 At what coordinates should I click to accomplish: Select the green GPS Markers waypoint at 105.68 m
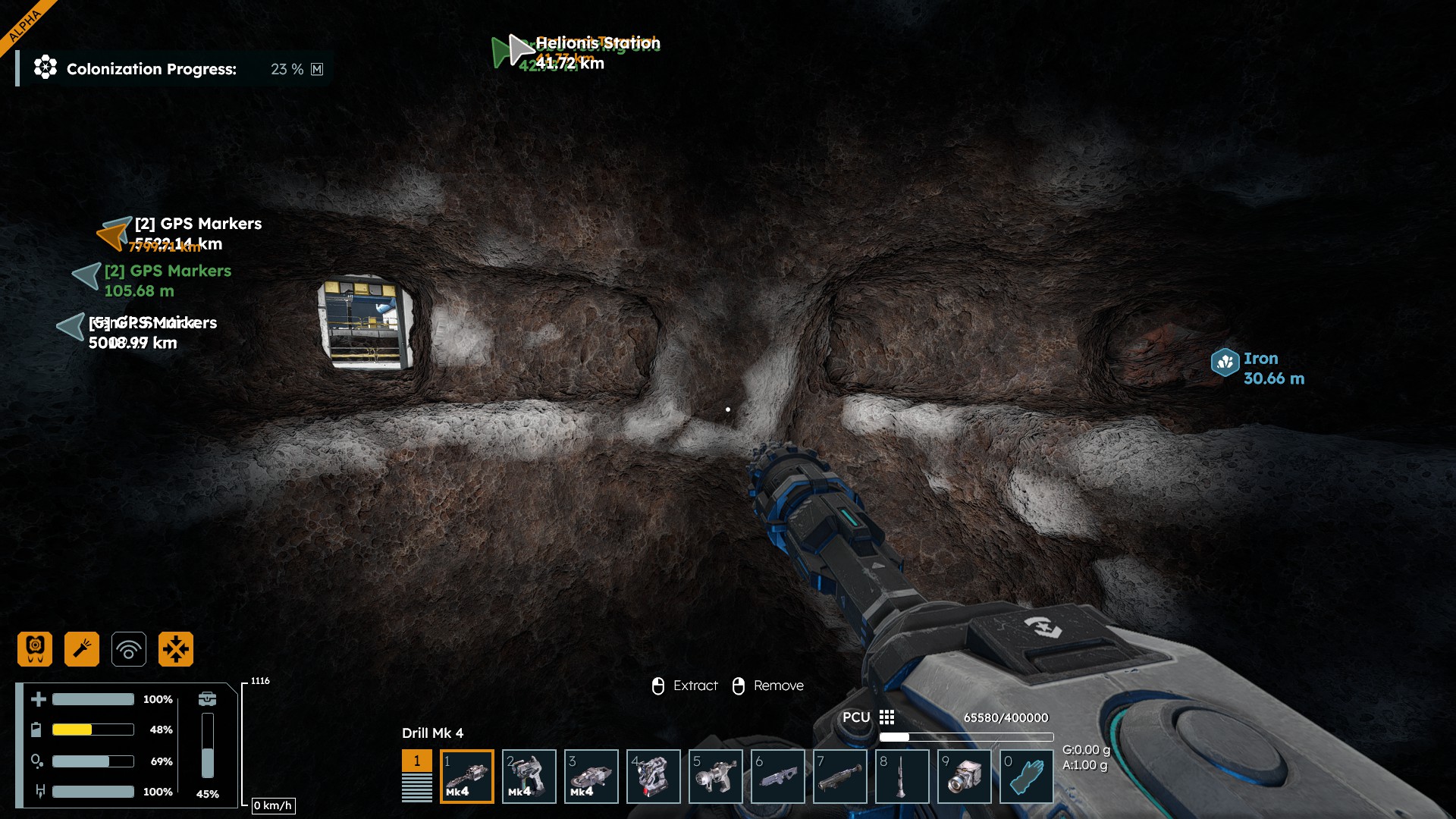click(x=87, y=276)
